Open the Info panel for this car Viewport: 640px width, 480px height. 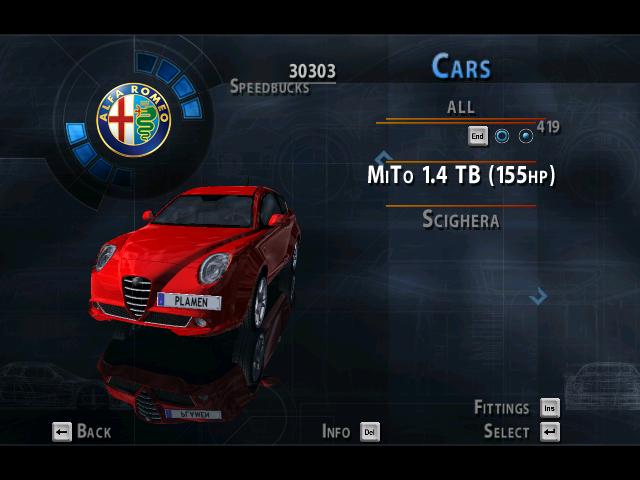click(350, 432)
